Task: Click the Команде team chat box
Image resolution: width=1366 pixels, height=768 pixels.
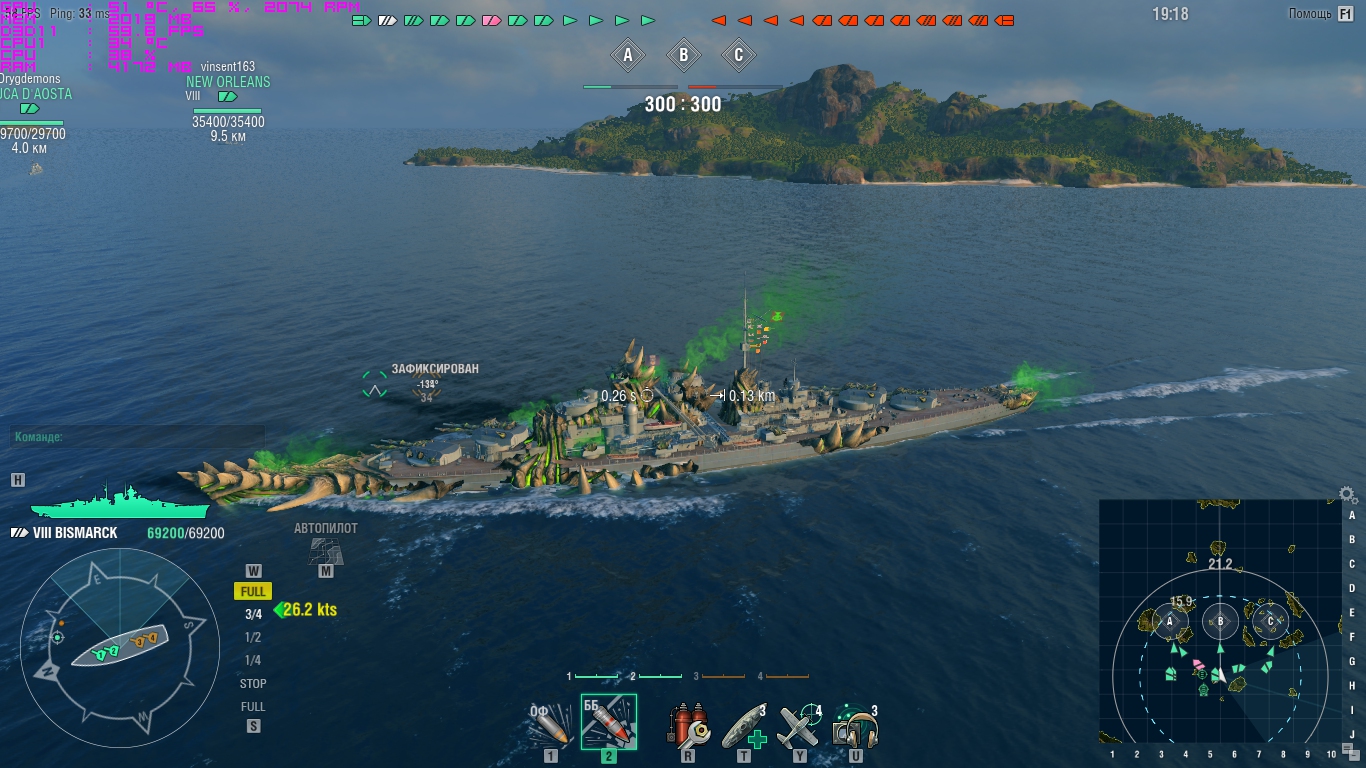Action: (138, 437)
